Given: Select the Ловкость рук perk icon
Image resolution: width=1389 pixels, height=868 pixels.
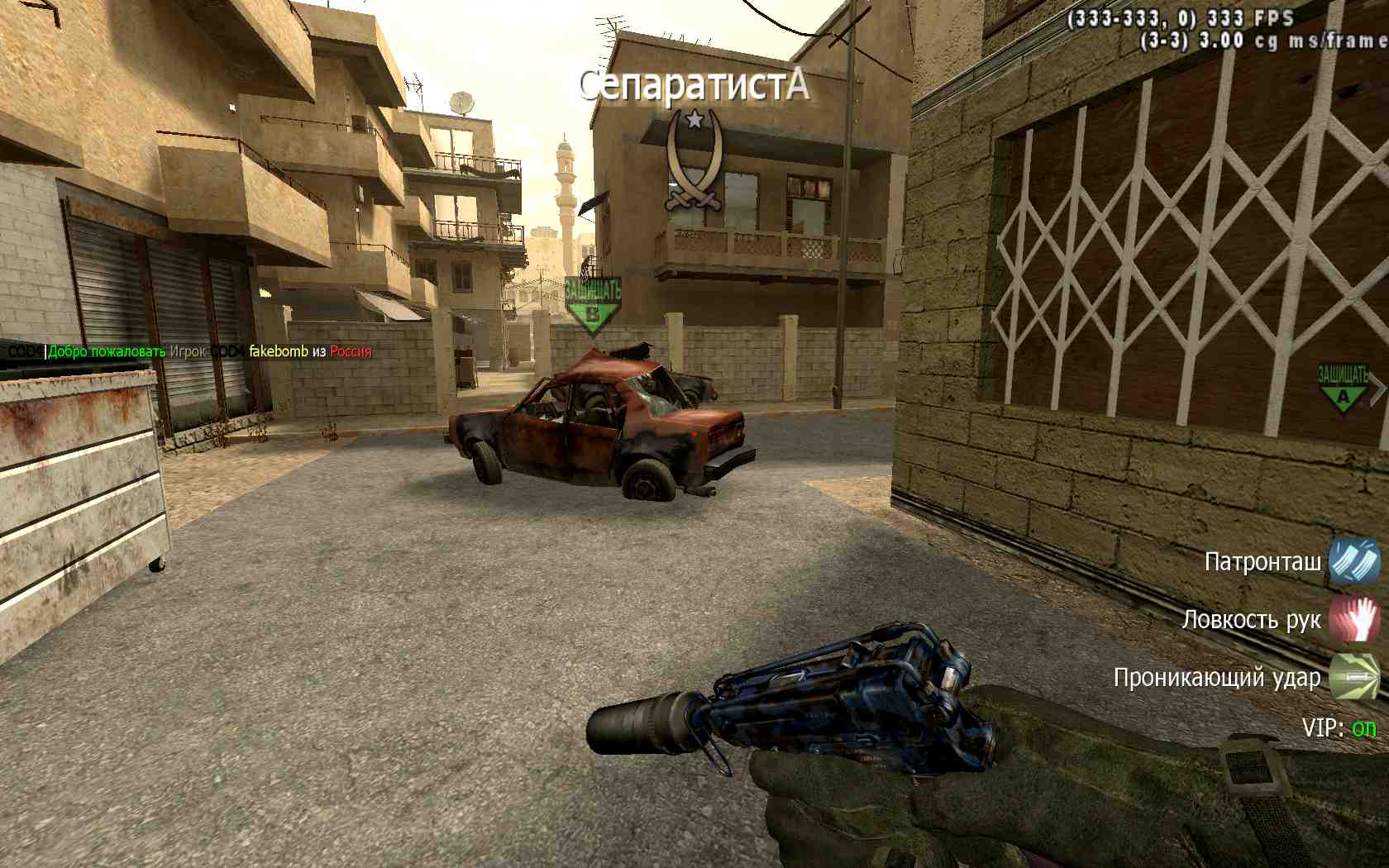Looking at the screenshot, I should pyautogui.click(x=1353, y=619).
